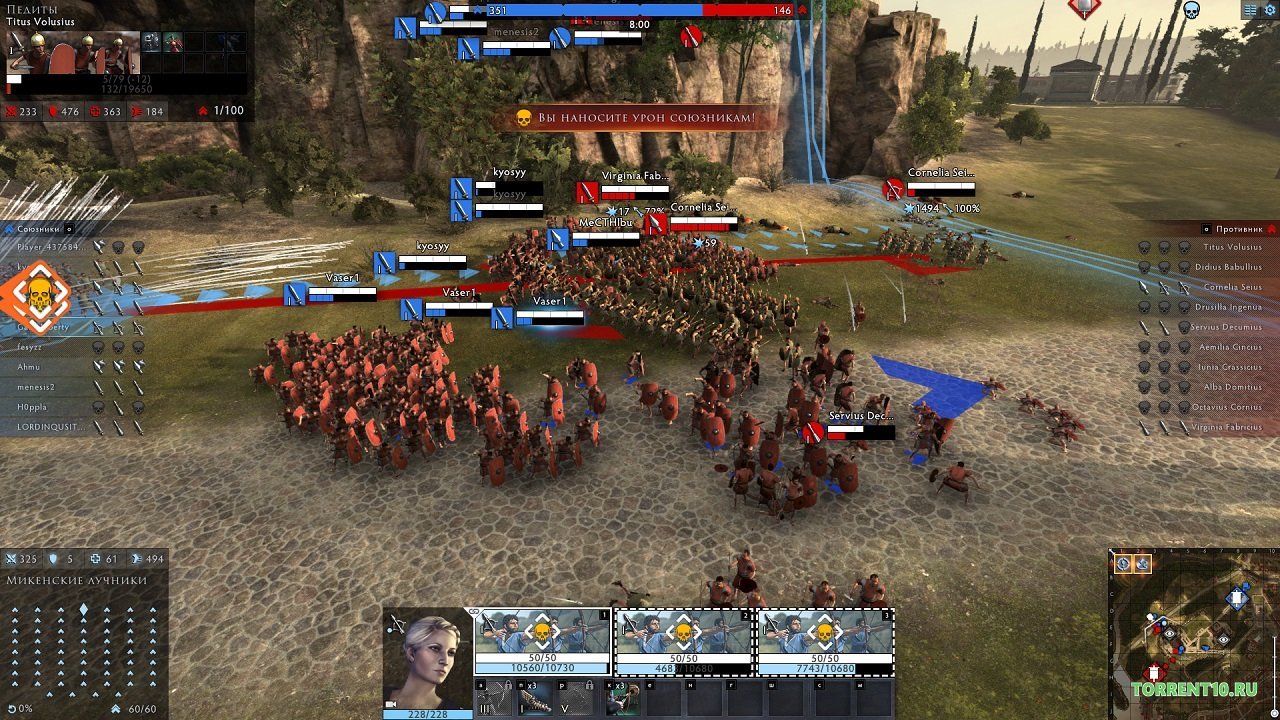Click the shield defense icon showing 476
Screen dimensions: 1280x720
pyautogui.click(x=54, y=112)
